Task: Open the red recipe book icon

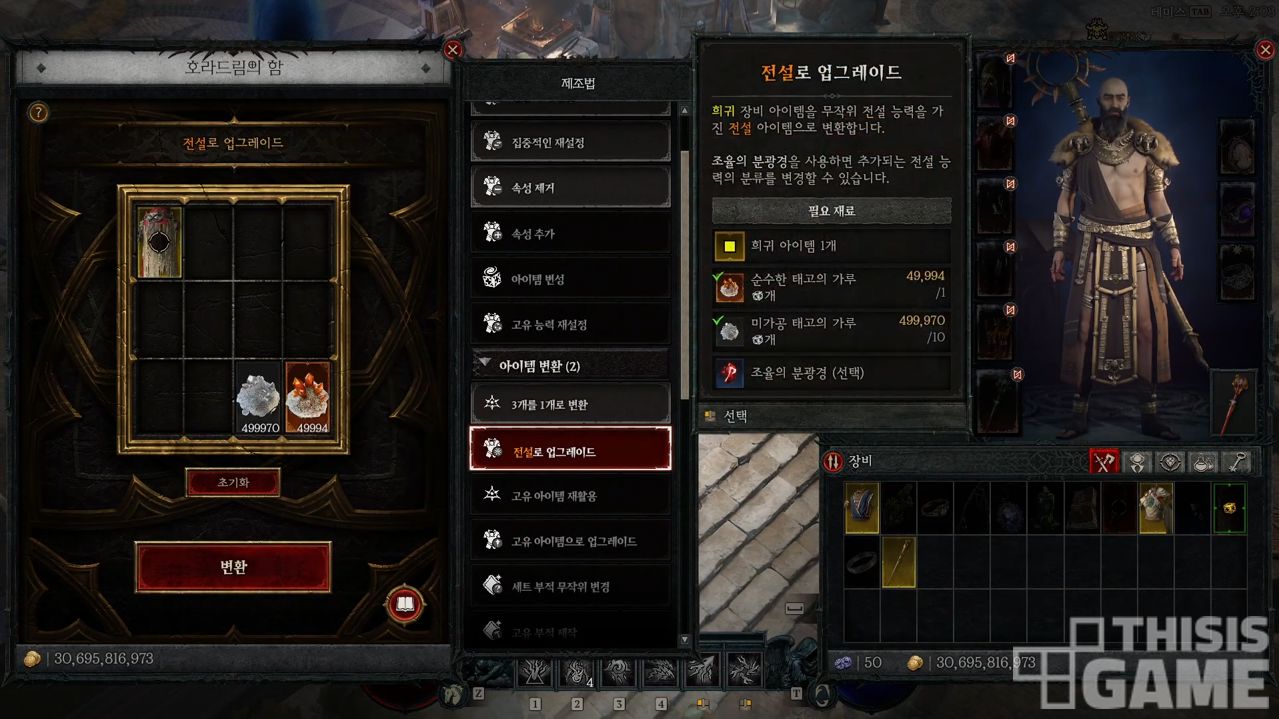Action: click(405, 604)
